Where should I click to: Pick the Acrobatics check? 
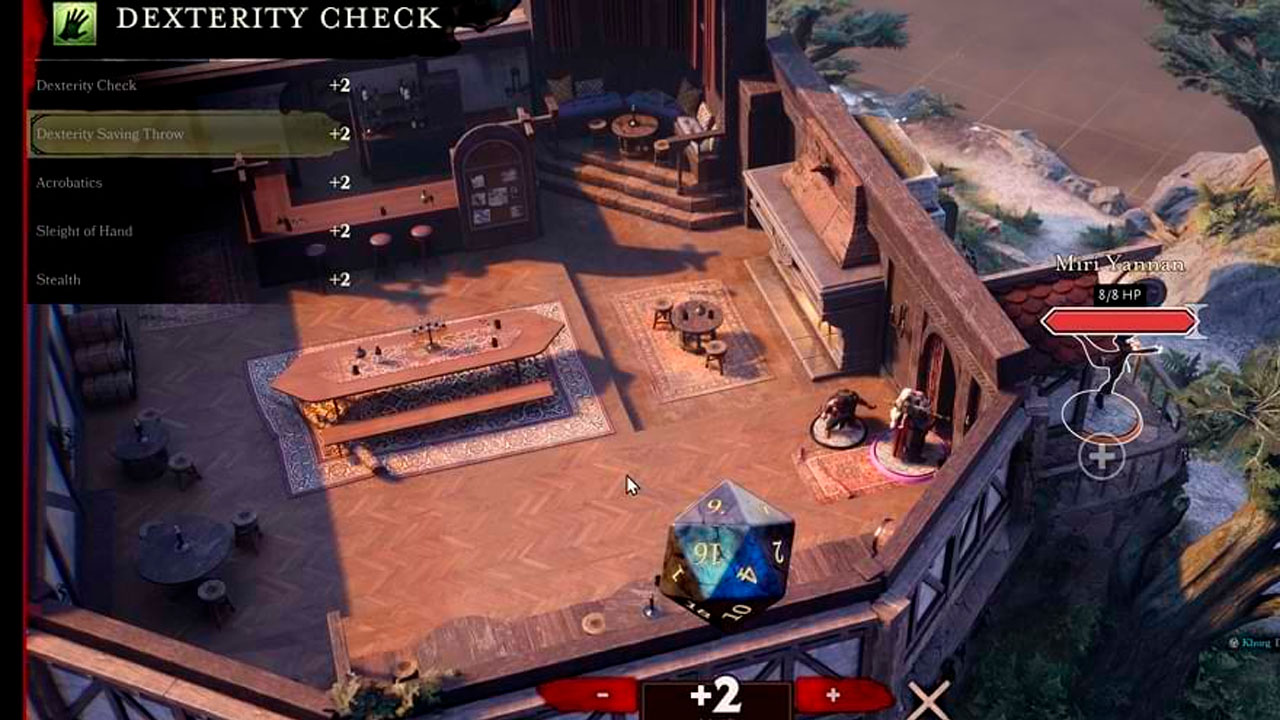click(70, 183)
